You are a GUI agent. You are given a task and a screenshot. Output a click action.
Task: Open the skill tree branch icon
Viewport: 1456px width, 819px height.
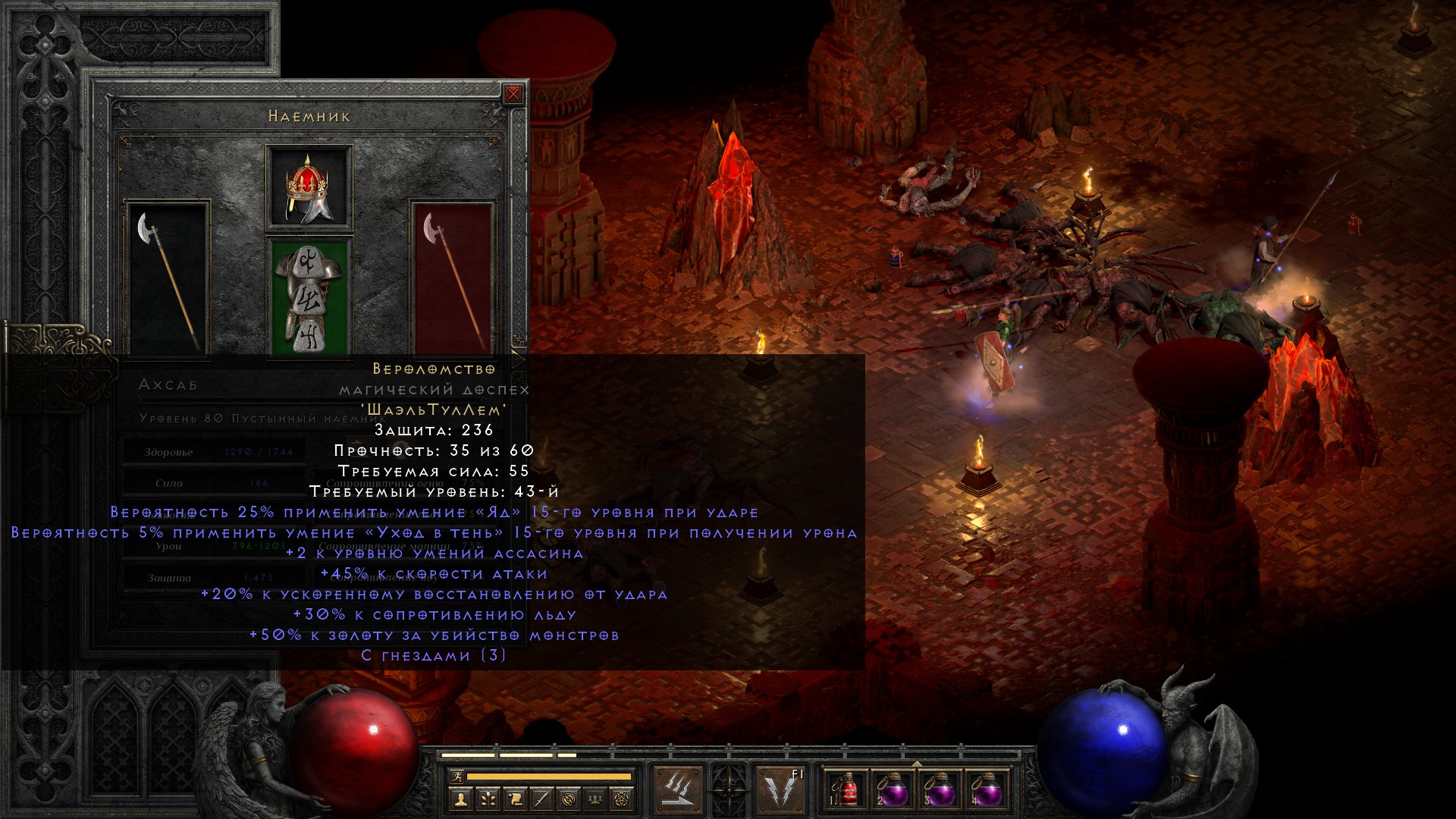click(487, 799)
